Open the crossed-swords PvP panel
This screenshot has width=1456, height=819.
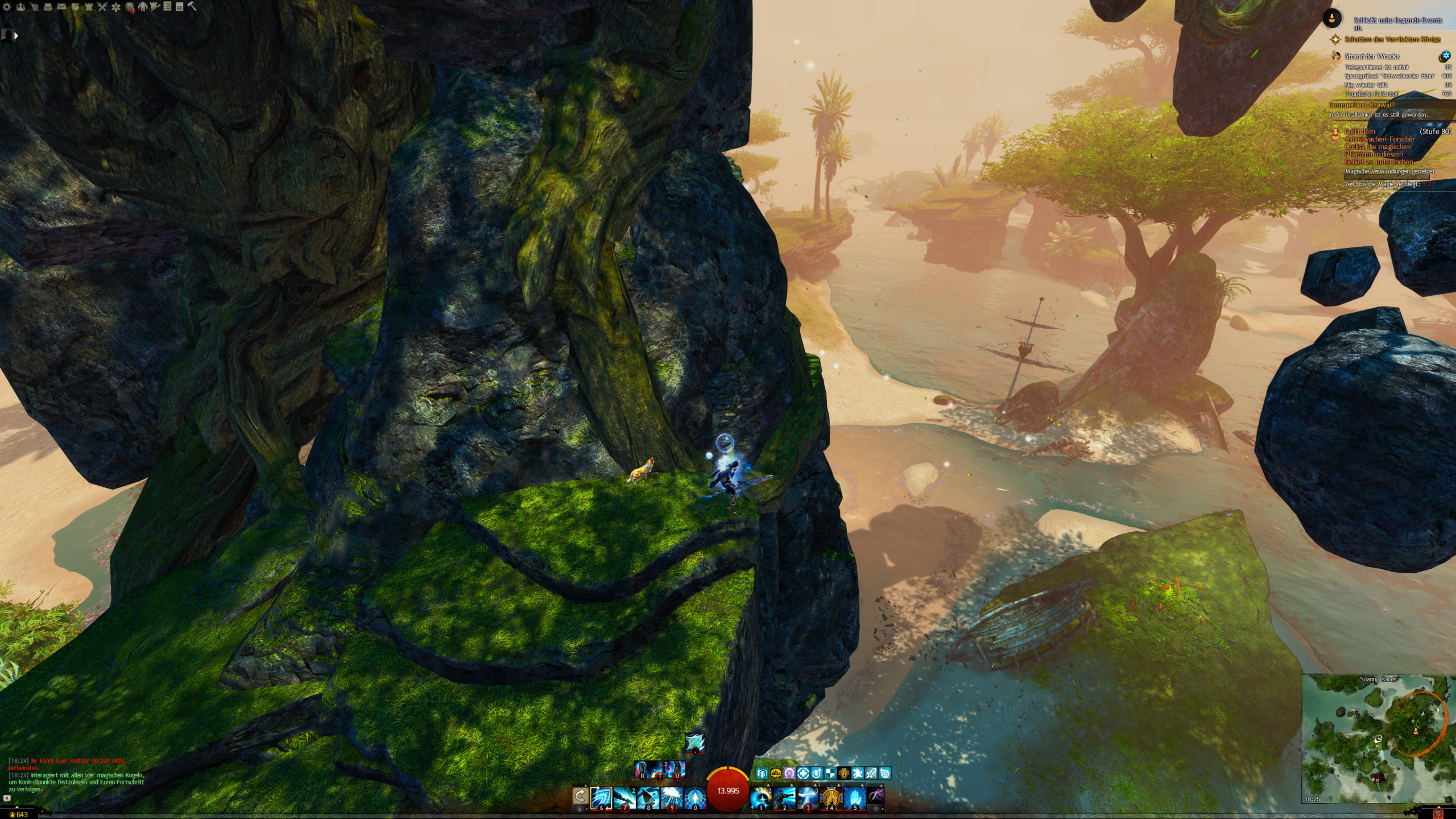102,7
